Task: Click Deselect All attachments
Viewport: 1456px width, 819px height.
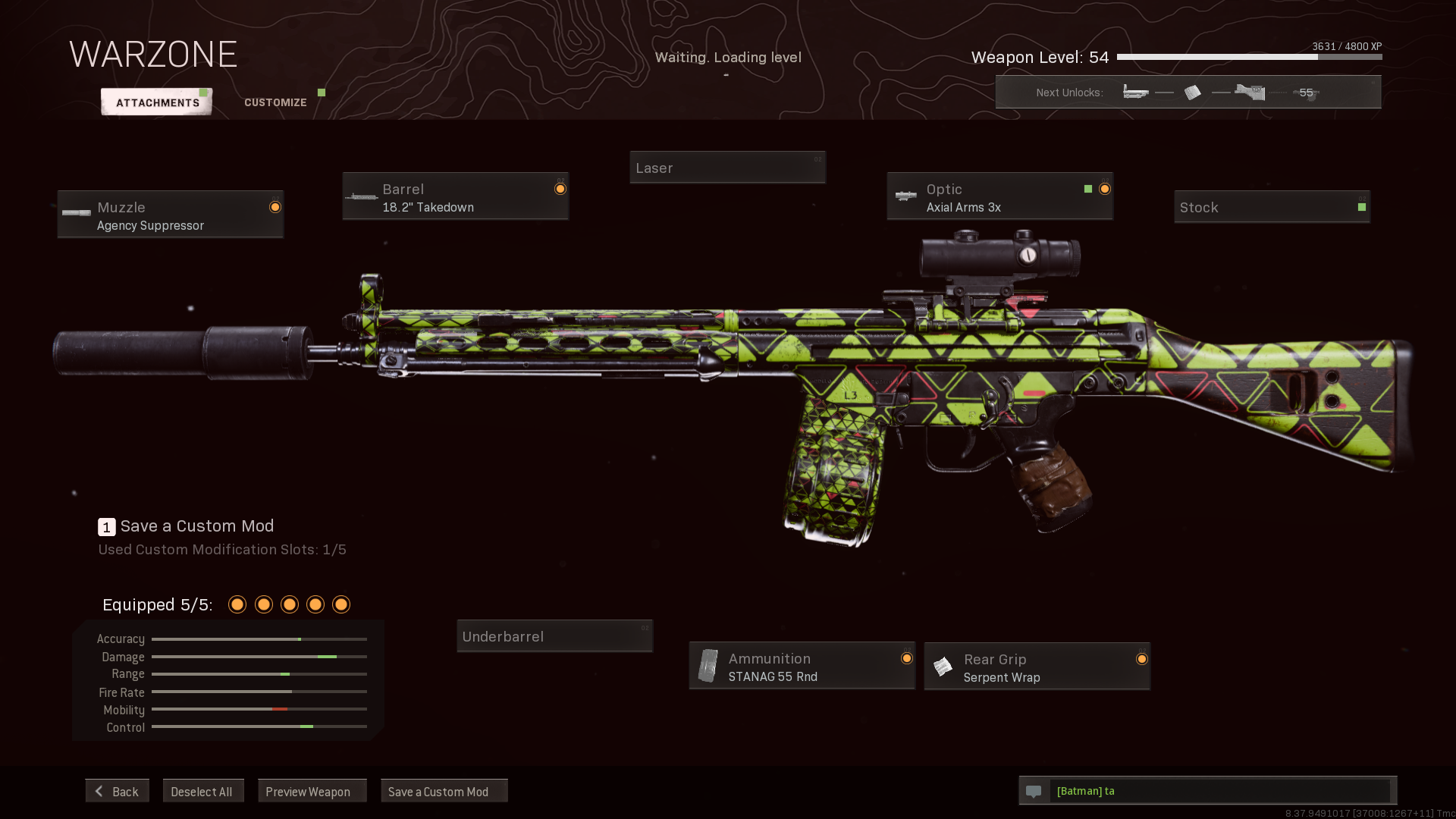Action: (202, 791)
